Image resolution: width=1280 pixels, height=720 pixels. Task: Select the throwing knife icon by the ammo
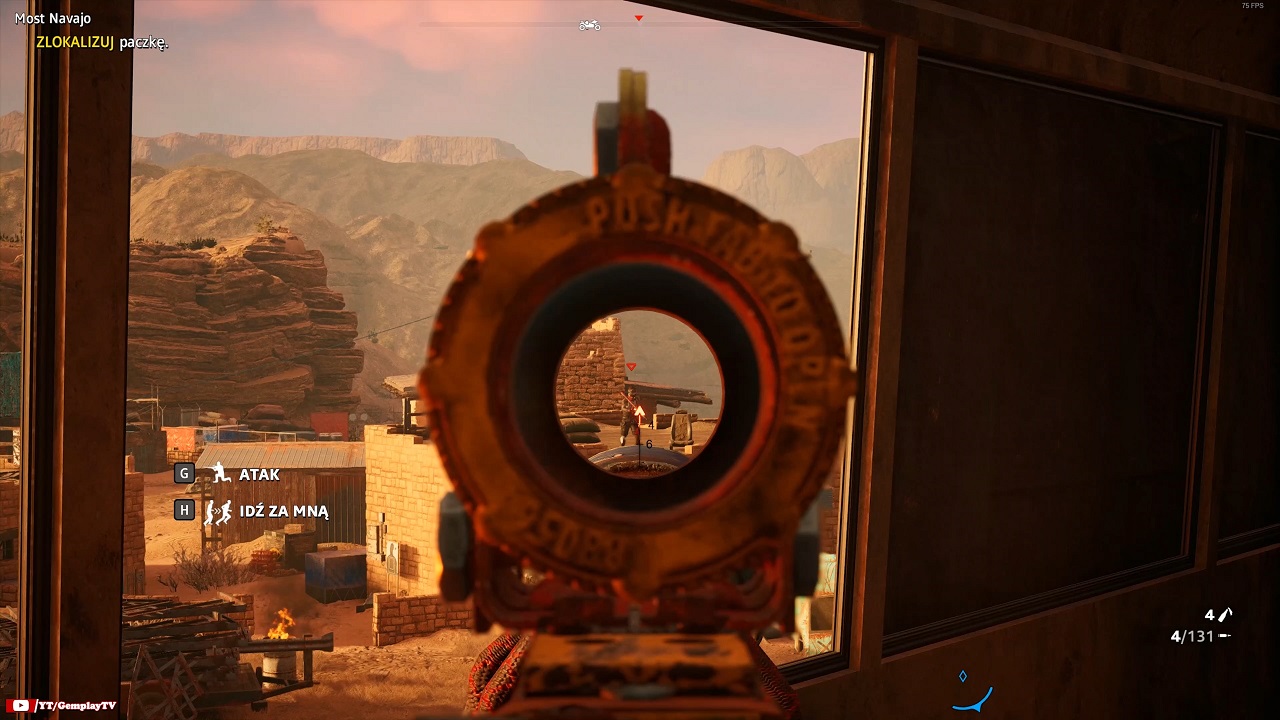1225,614
